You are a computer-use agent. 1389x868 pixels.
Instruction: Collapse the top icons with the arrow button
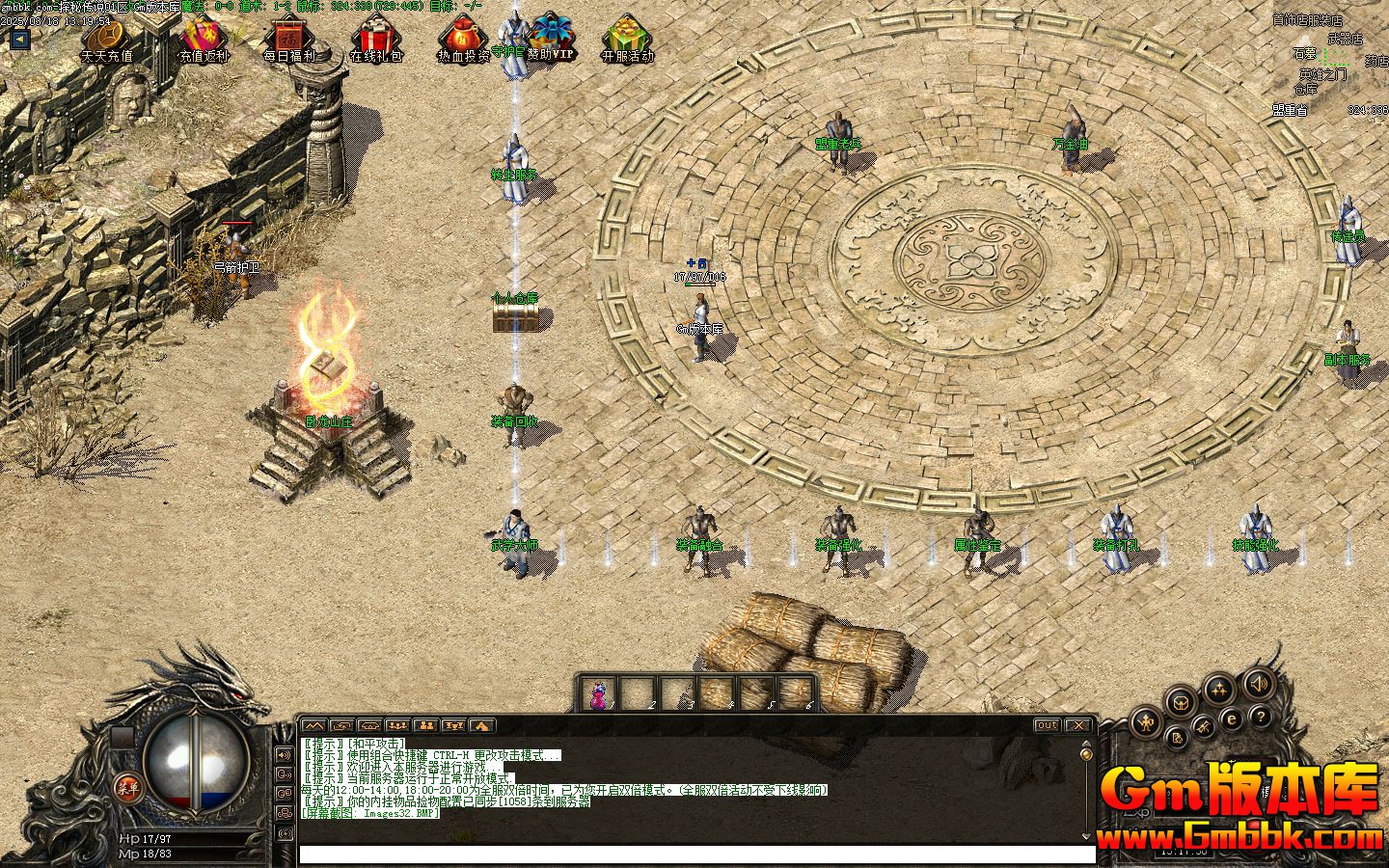point(19,40)
